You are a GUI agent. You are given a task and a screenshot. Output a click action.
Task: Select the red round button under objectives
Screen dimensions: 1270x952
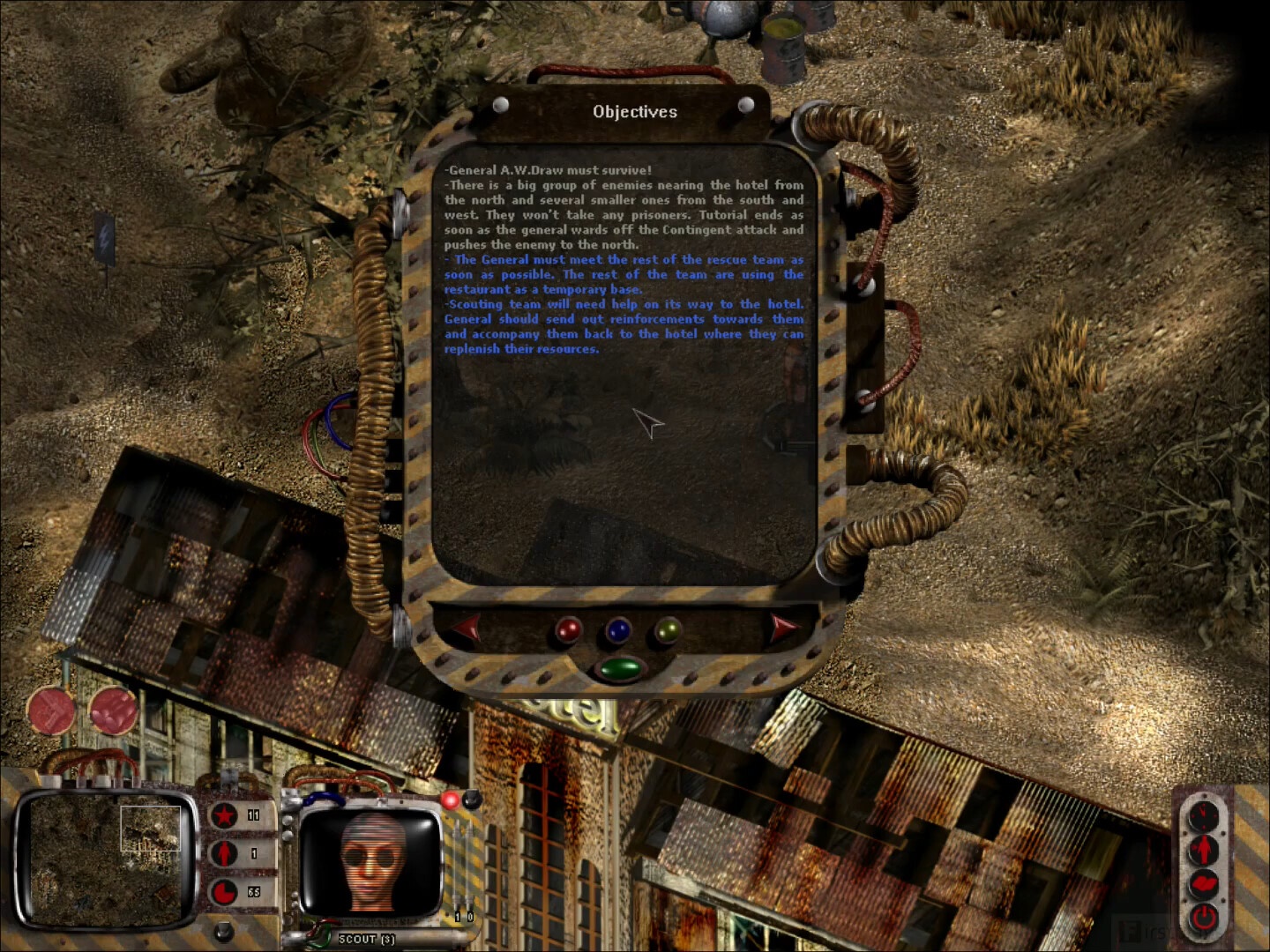569,629
